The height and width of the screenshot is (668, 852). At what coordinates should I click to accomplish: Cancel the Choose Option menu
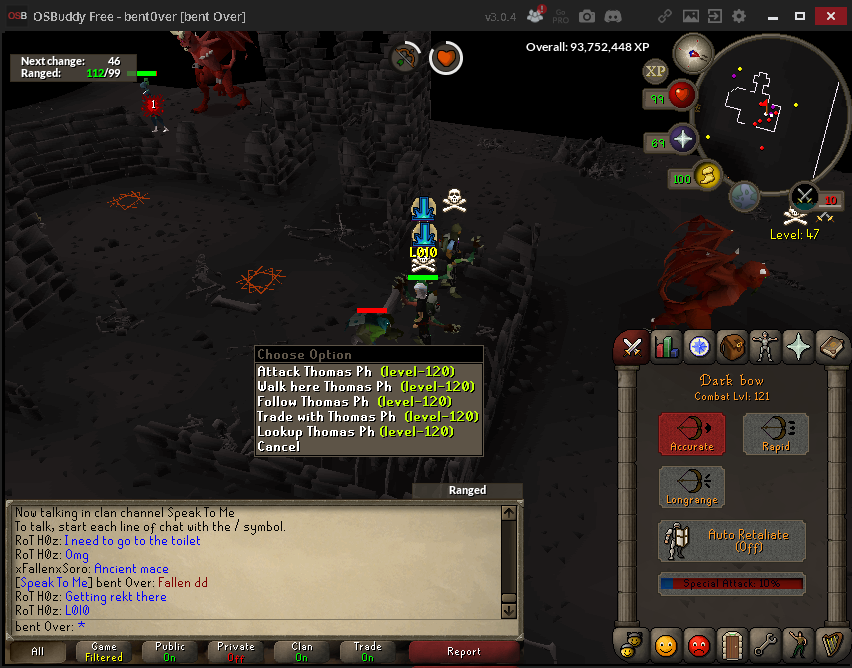(278, 446)
